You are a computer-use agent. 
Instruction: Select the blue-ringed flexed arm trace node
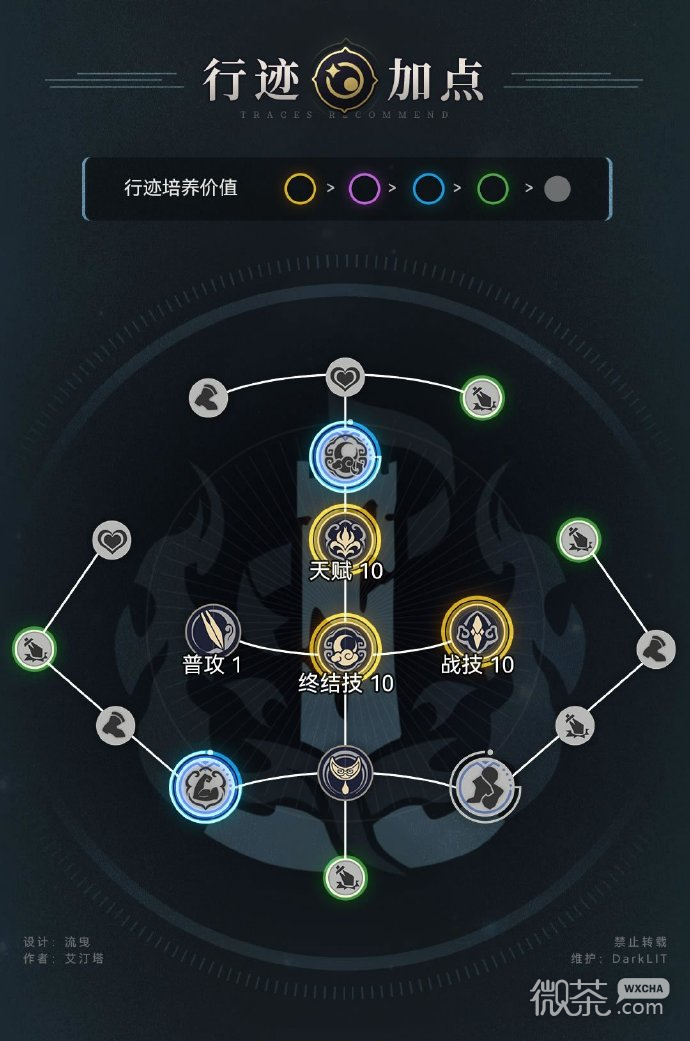pos(206,784)
